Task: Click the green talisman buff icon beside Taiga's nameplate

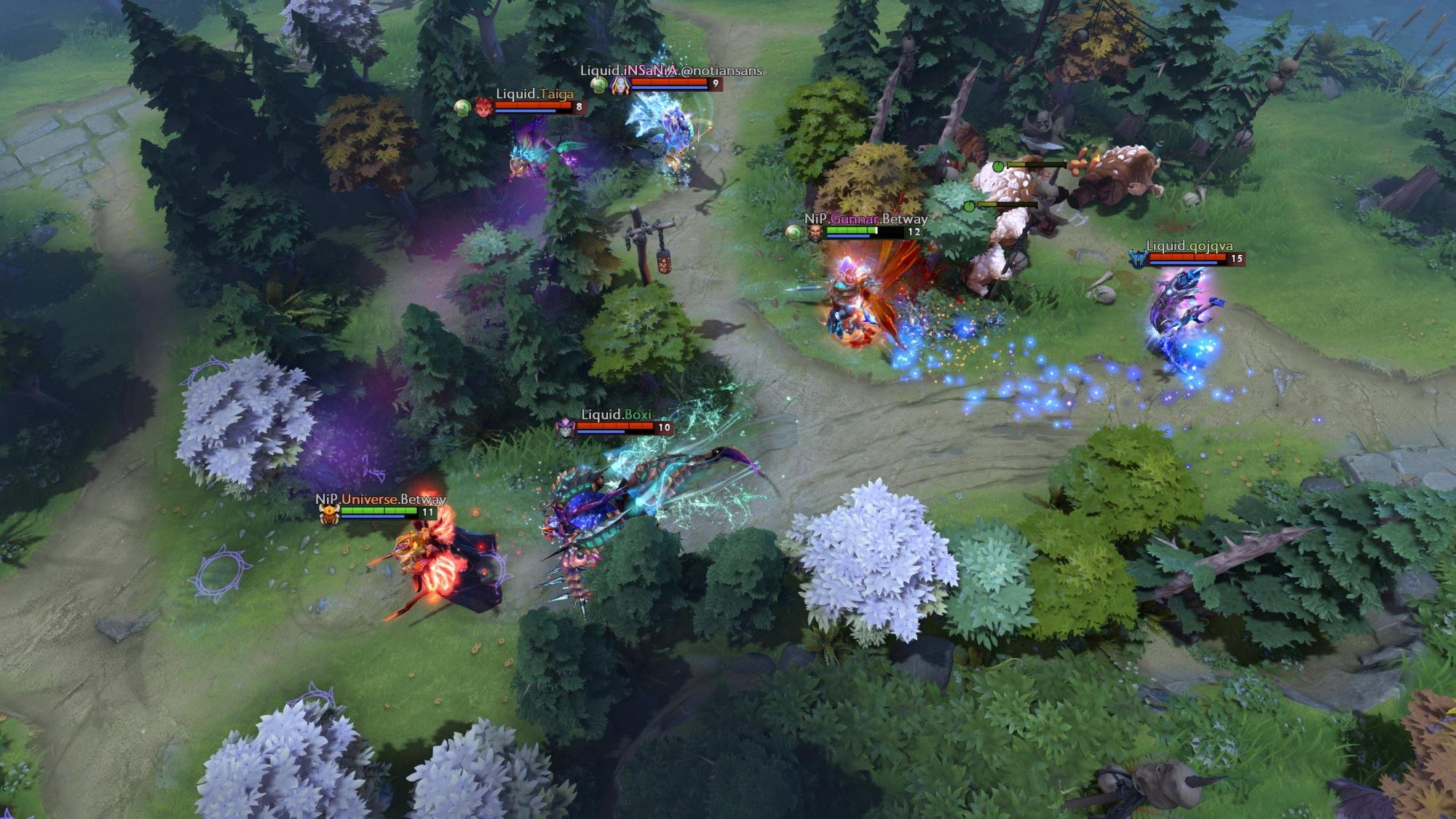Action: [x=462, y=108]
